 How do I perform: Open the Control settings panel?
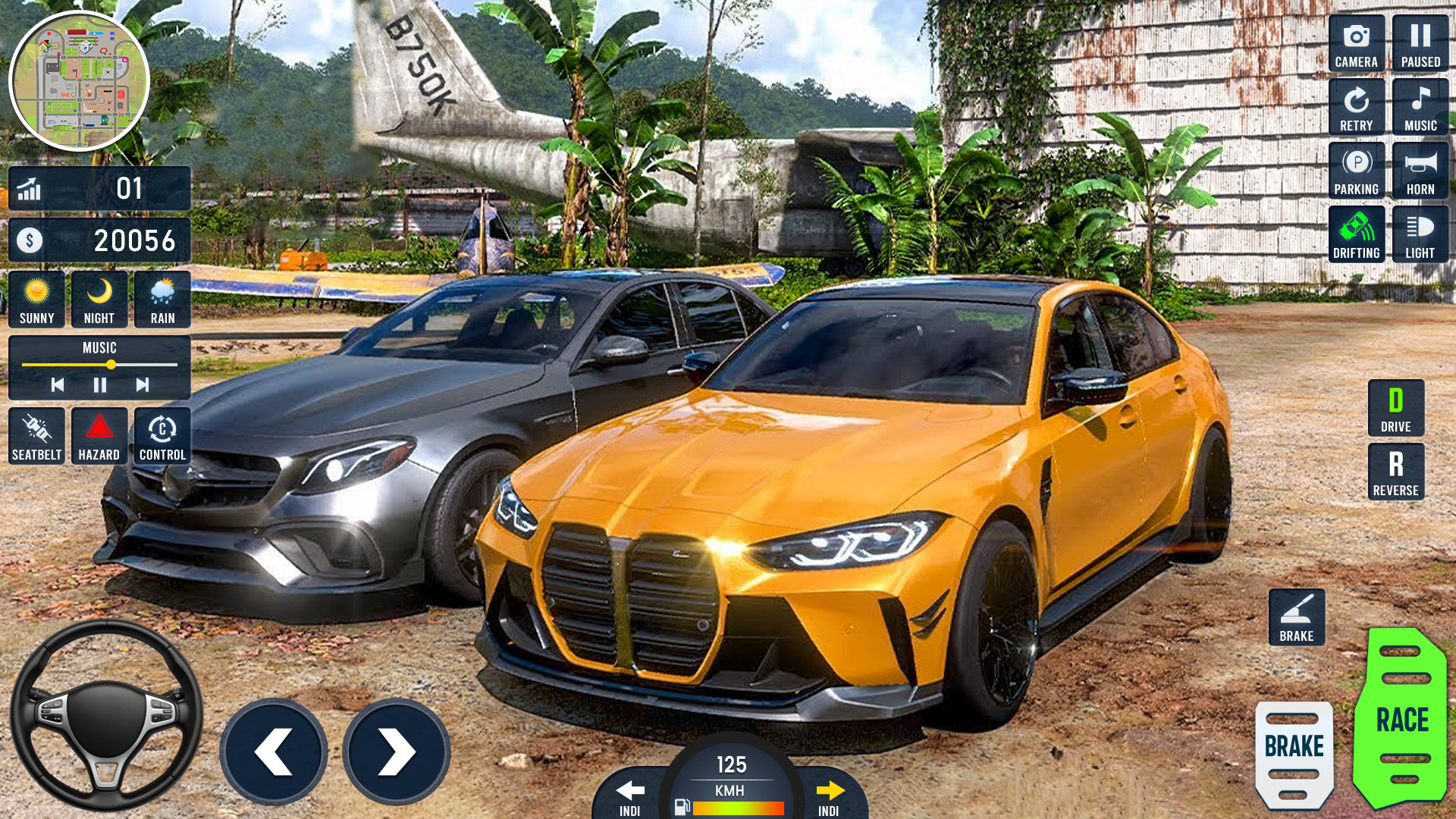click(162, 435)
